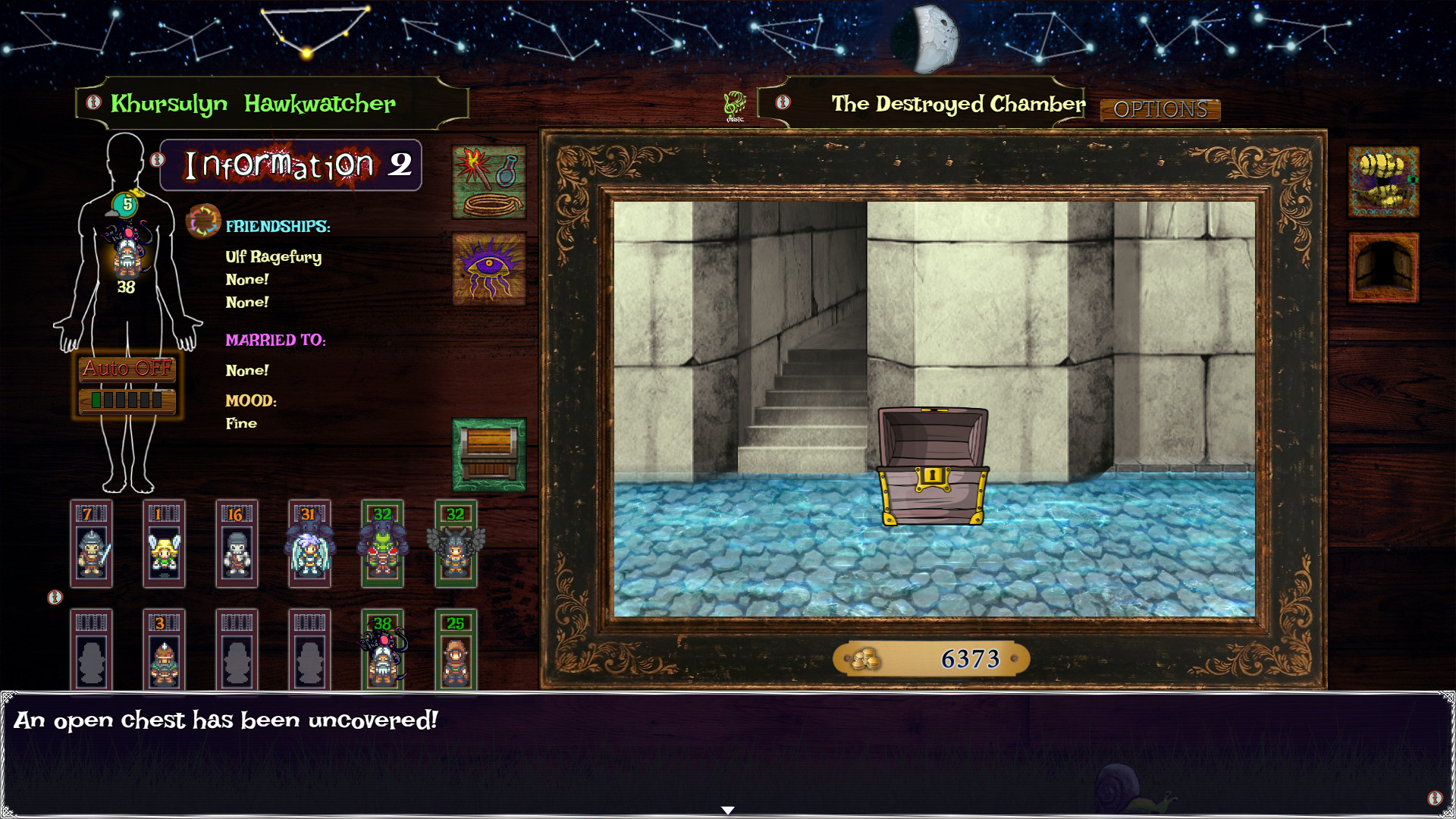Screen dimensions: 1456x819
Task: Click the info icon on the Information 2 banner
Action: pyautogui.click(x=157, y=159)
